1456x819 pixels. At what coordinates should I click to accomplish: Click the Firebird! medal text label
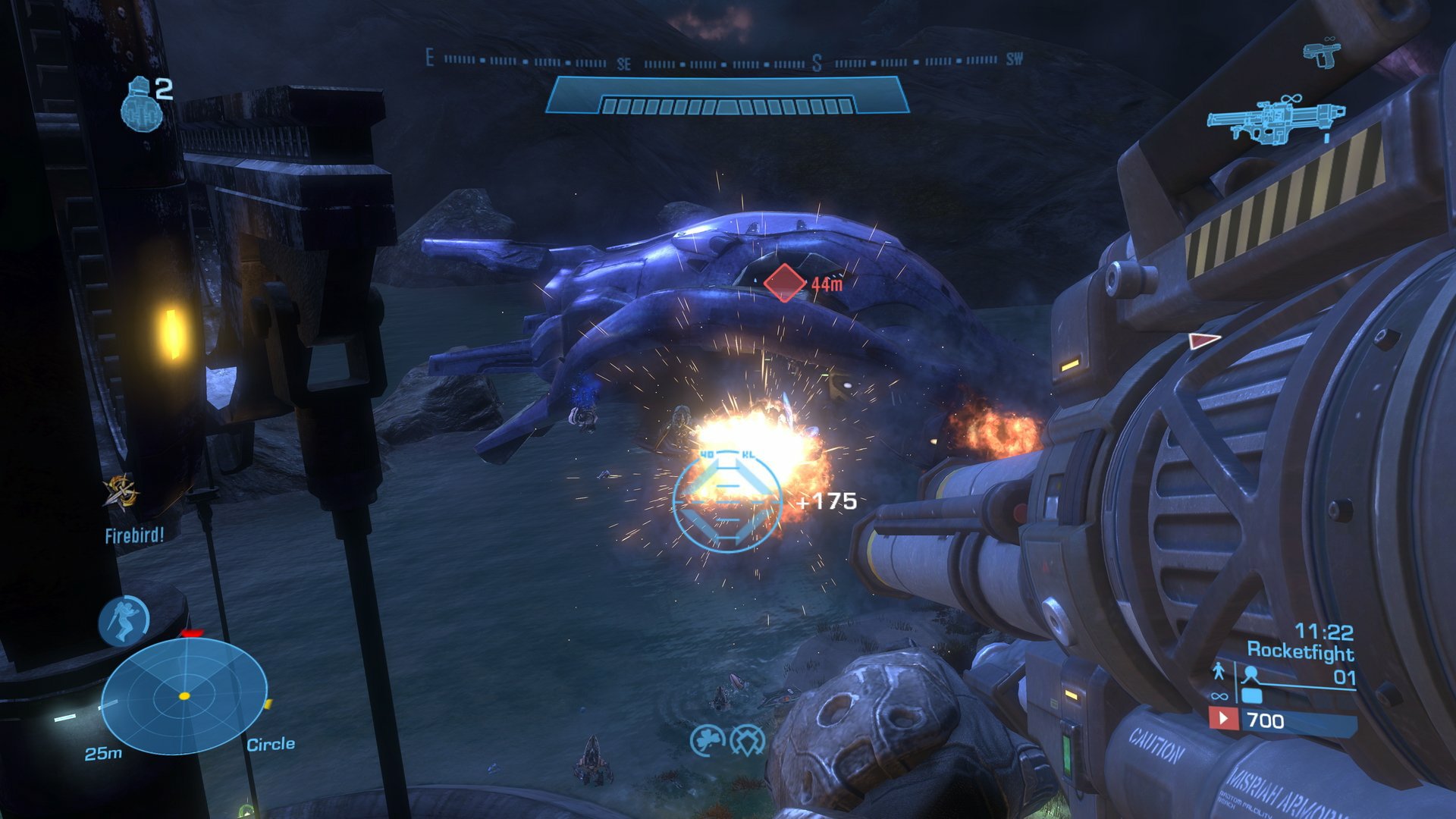(x=133, y=535)
